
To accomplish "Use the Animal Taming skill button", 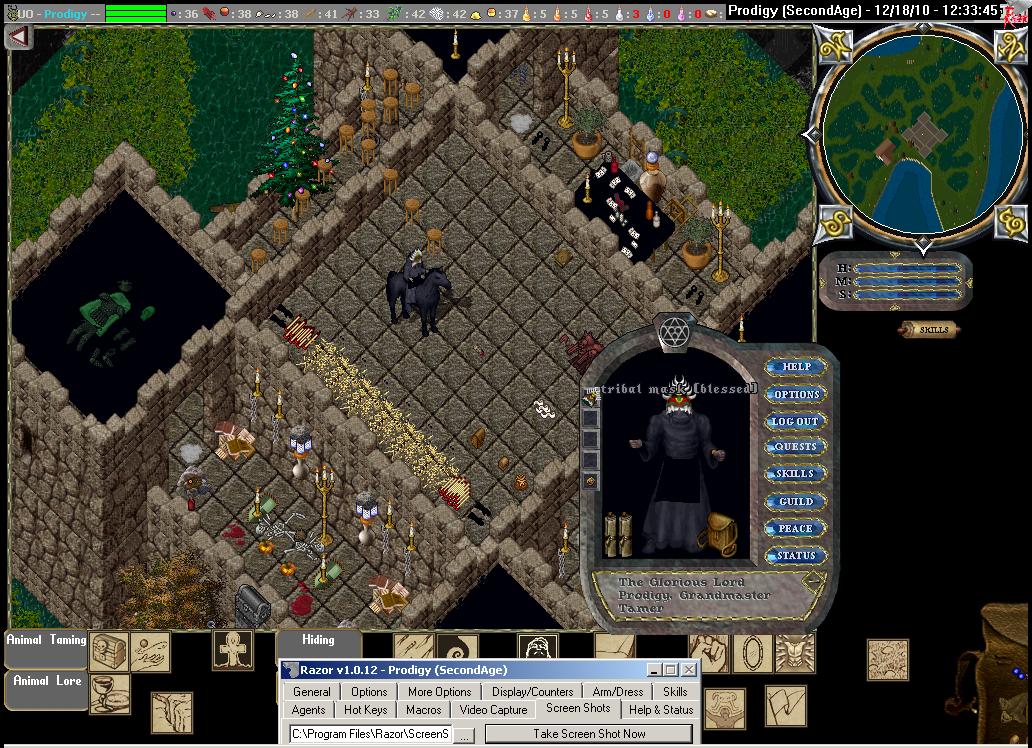I will click(46, 641).
